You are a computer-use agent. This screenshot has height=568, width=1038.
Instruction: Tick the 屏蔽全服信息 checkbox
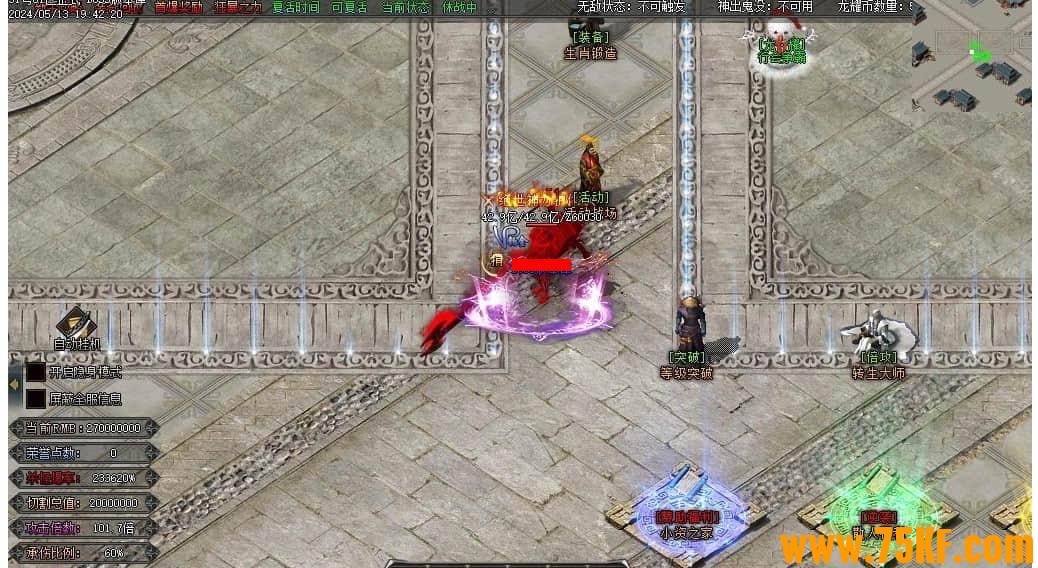(x=36, y=399)
